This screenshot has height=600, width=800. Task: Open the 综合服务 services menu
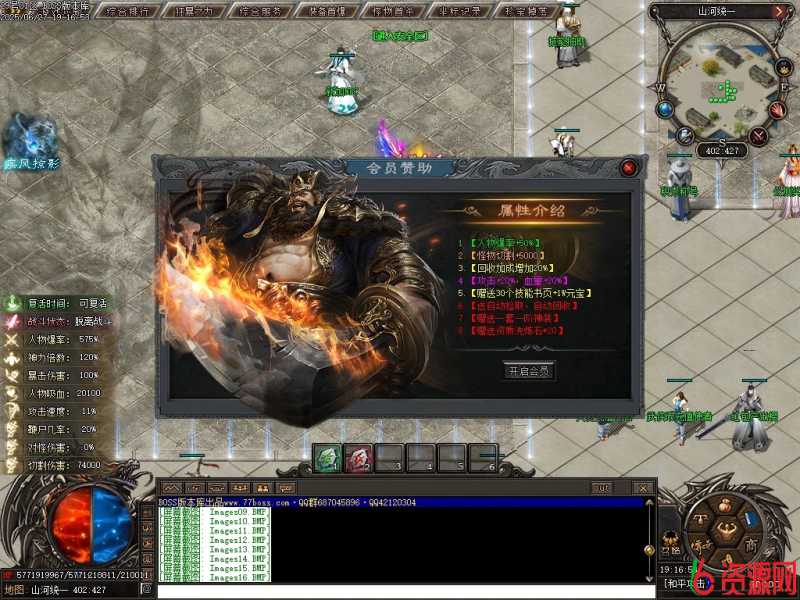pyautogui.click(x=262, y=12)
